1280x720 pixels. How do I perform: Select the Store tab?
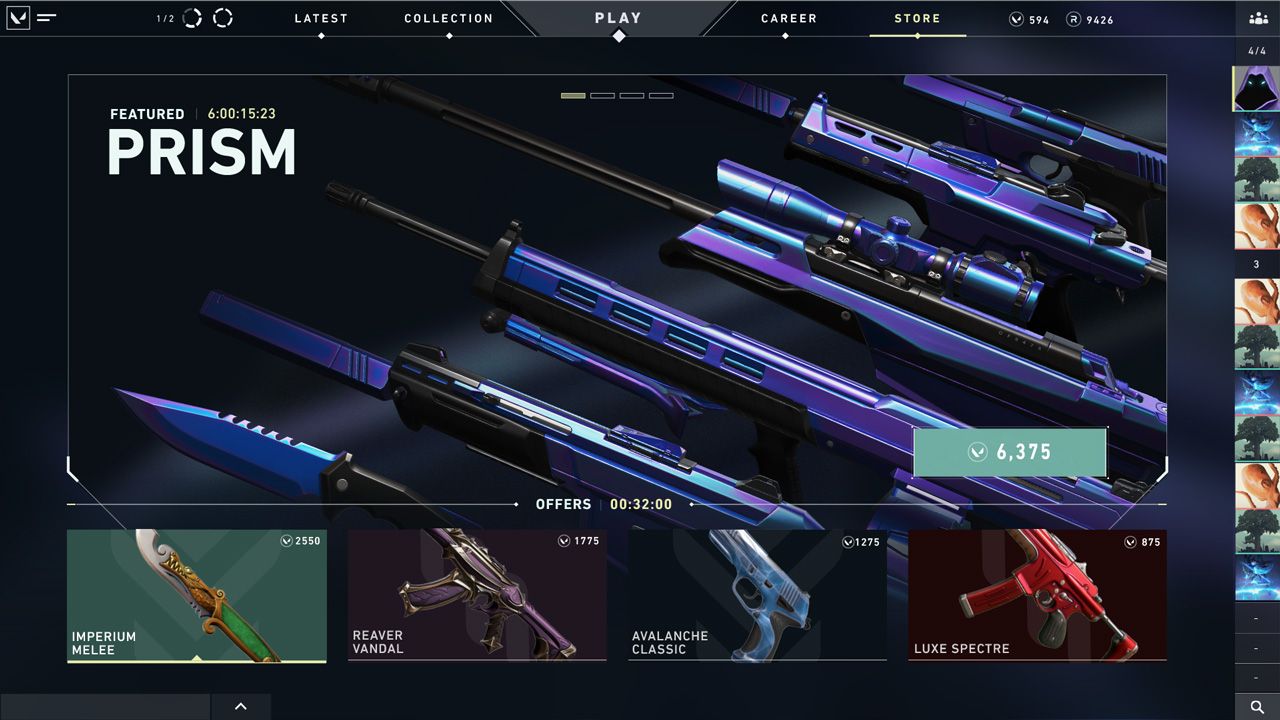[x=917, y=19]
